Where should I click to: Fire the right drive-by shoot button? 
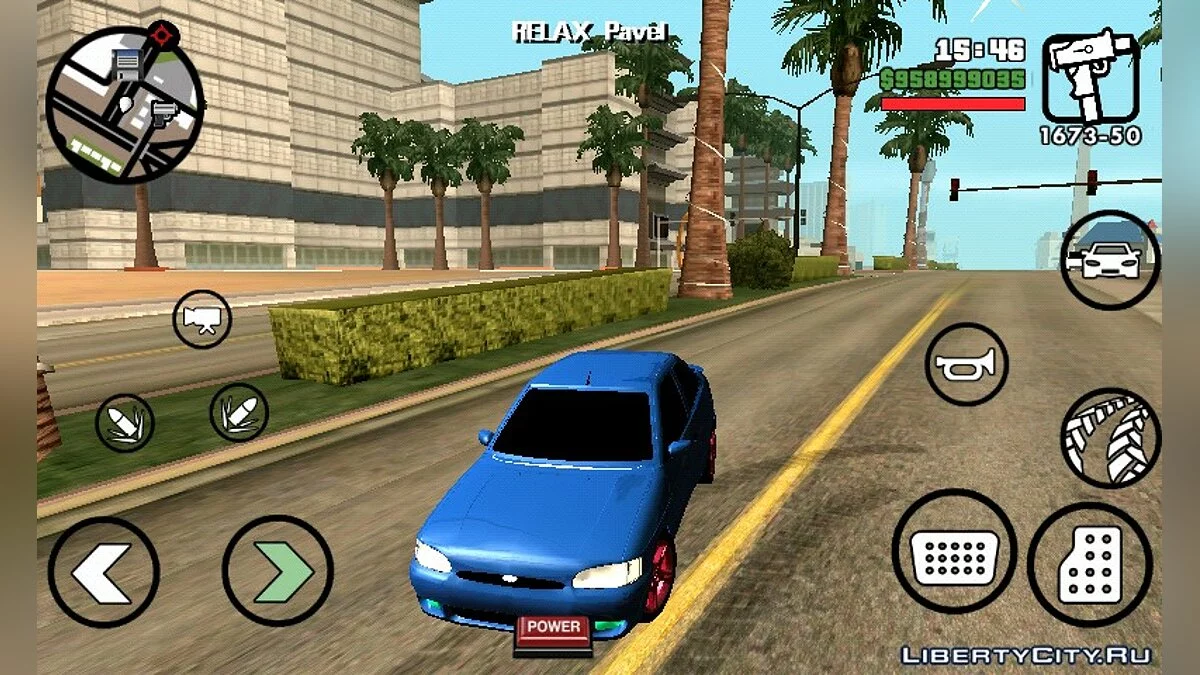(239, 411)
